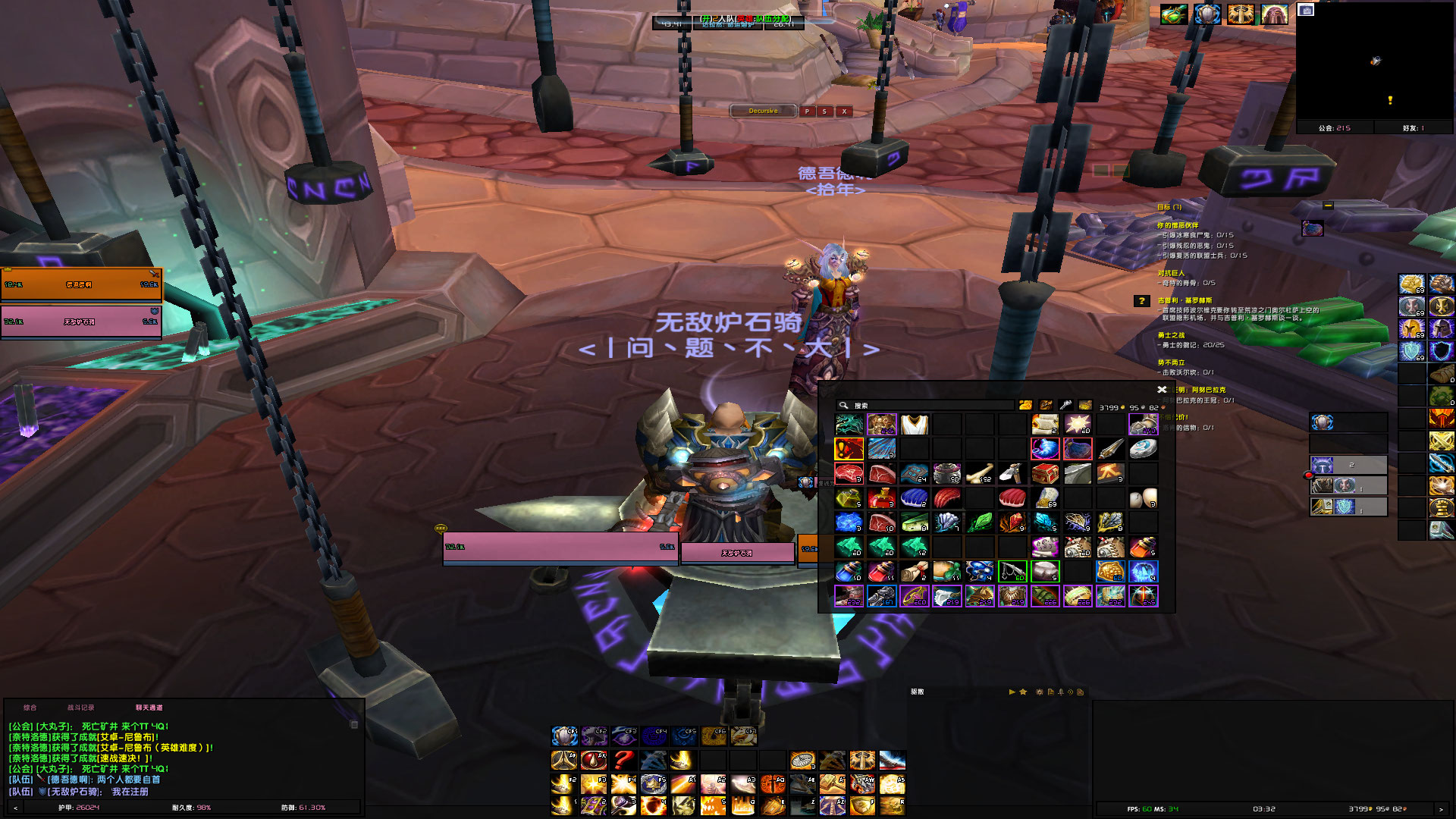1456x819 pixels.
Task: Click the gold coin icon showing 3799 gold
Action: point(1124,406)
